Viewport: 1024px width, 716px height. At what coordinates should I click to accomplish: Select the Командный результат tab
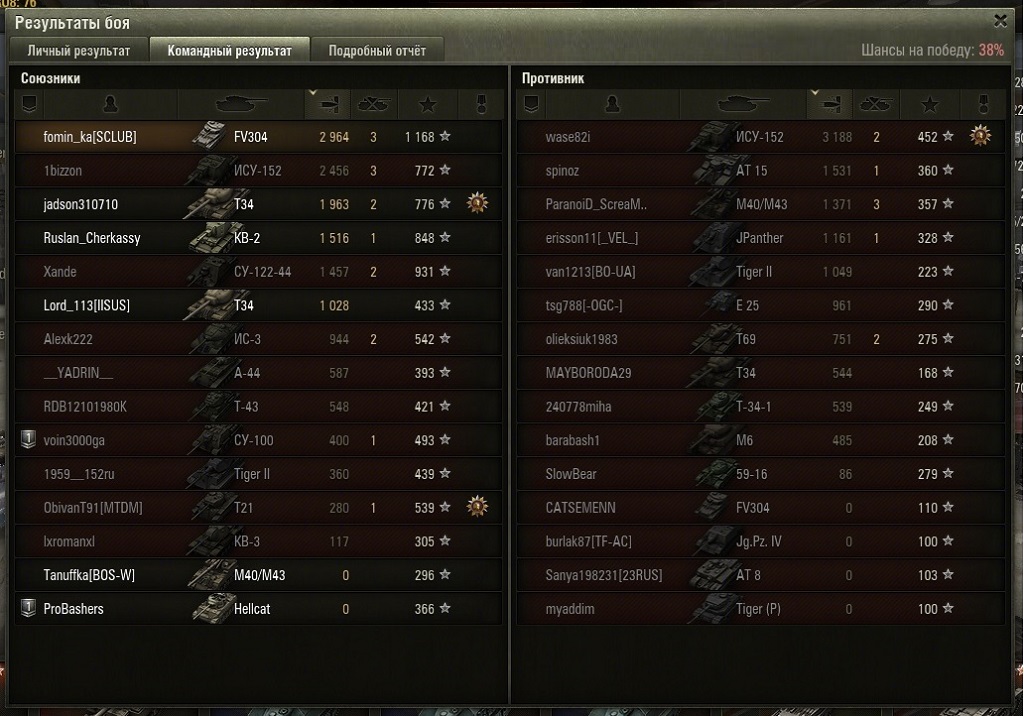230,51
